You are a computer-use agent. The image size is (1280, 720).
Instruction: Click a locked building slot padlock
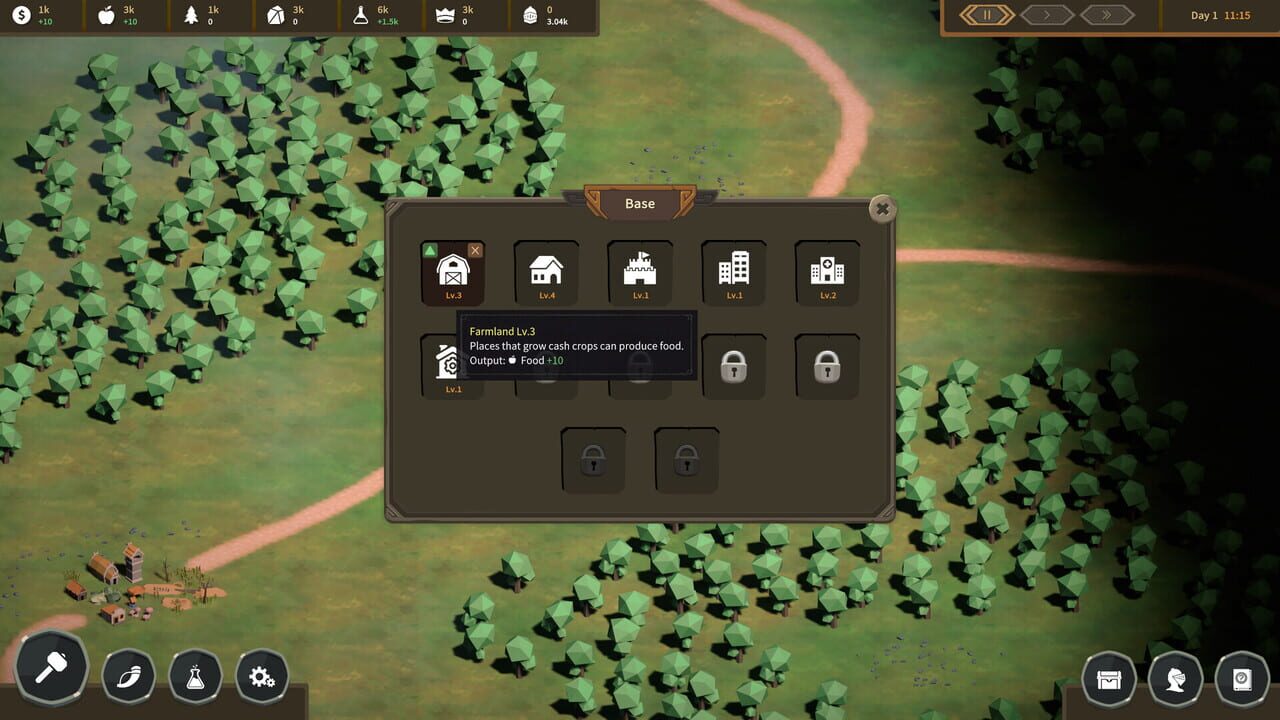pyautogui.click(x=733, y=366)
